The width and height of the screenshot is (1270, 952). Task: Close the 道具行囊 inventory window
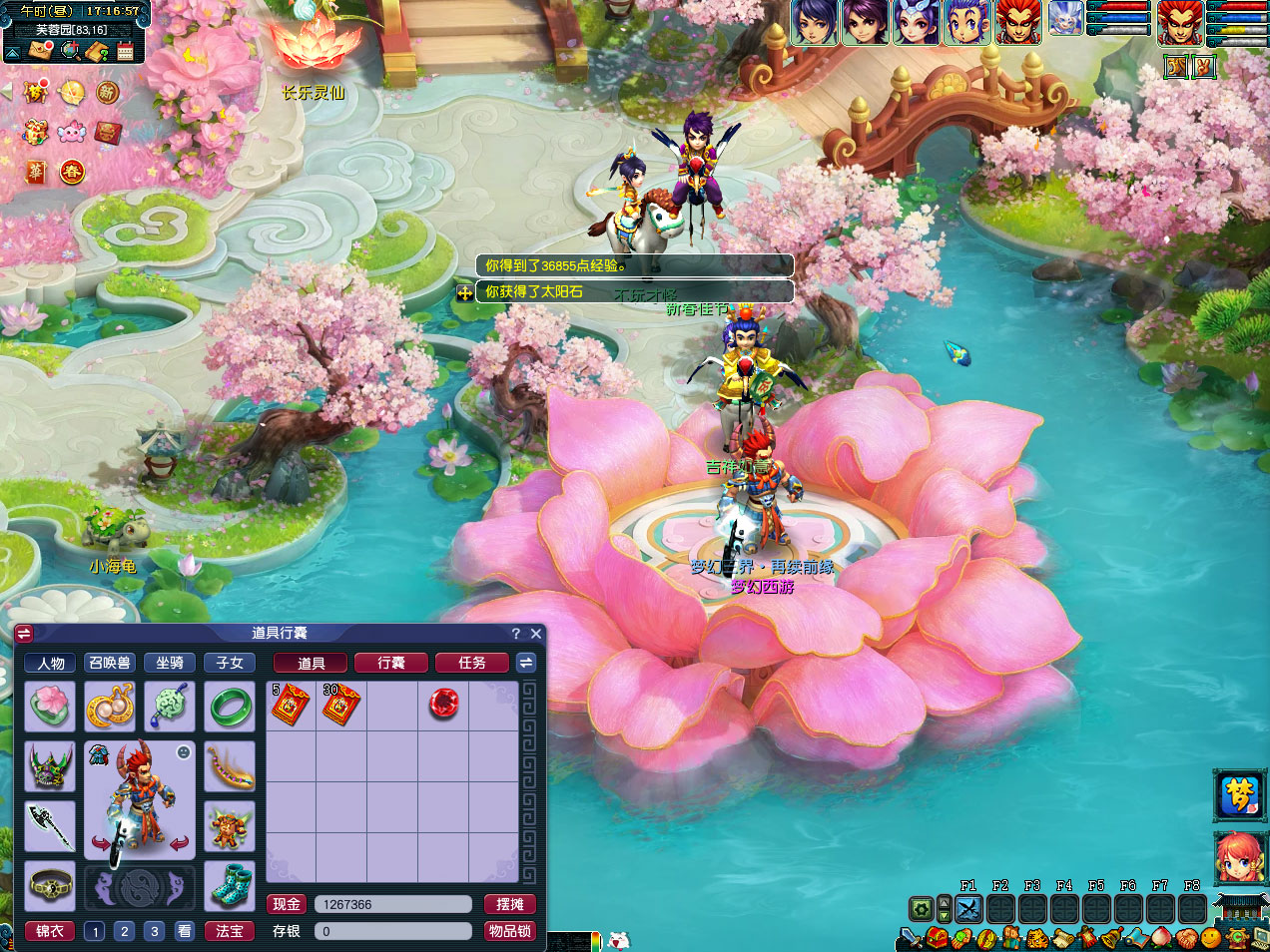[536, 634]
